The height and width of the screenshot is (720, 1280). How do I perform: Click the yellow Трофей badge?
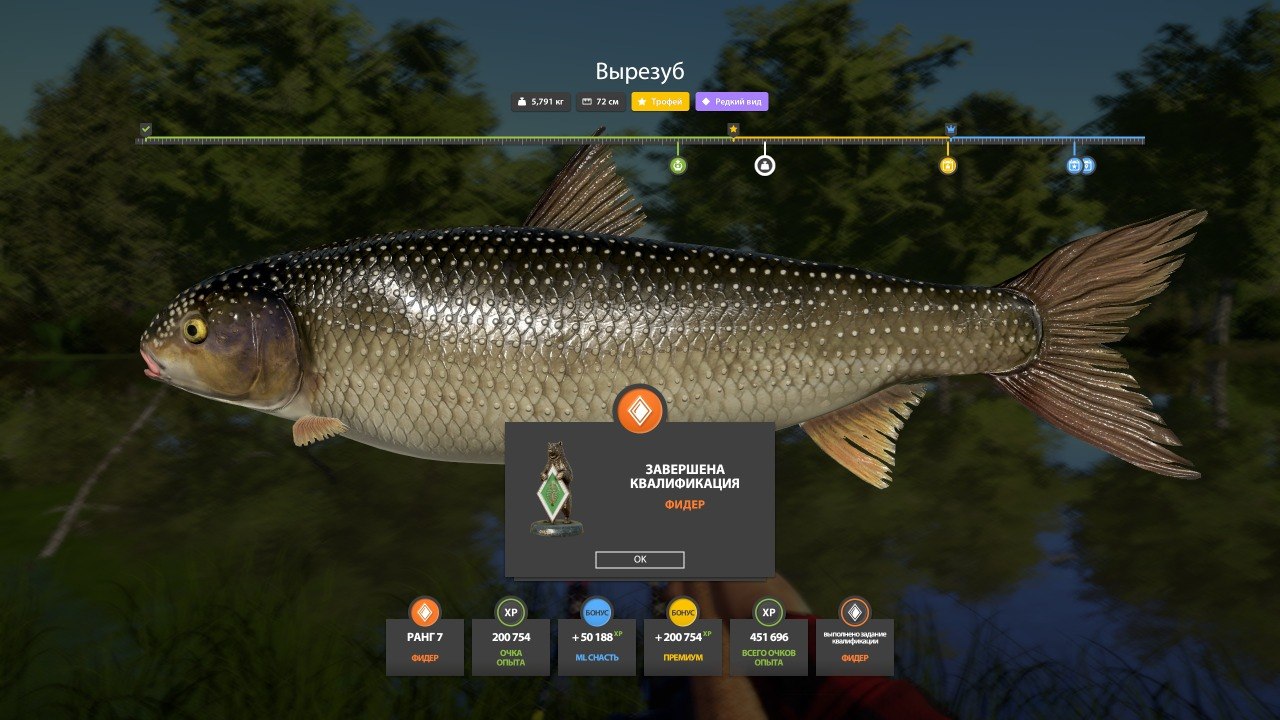[660, 102]
